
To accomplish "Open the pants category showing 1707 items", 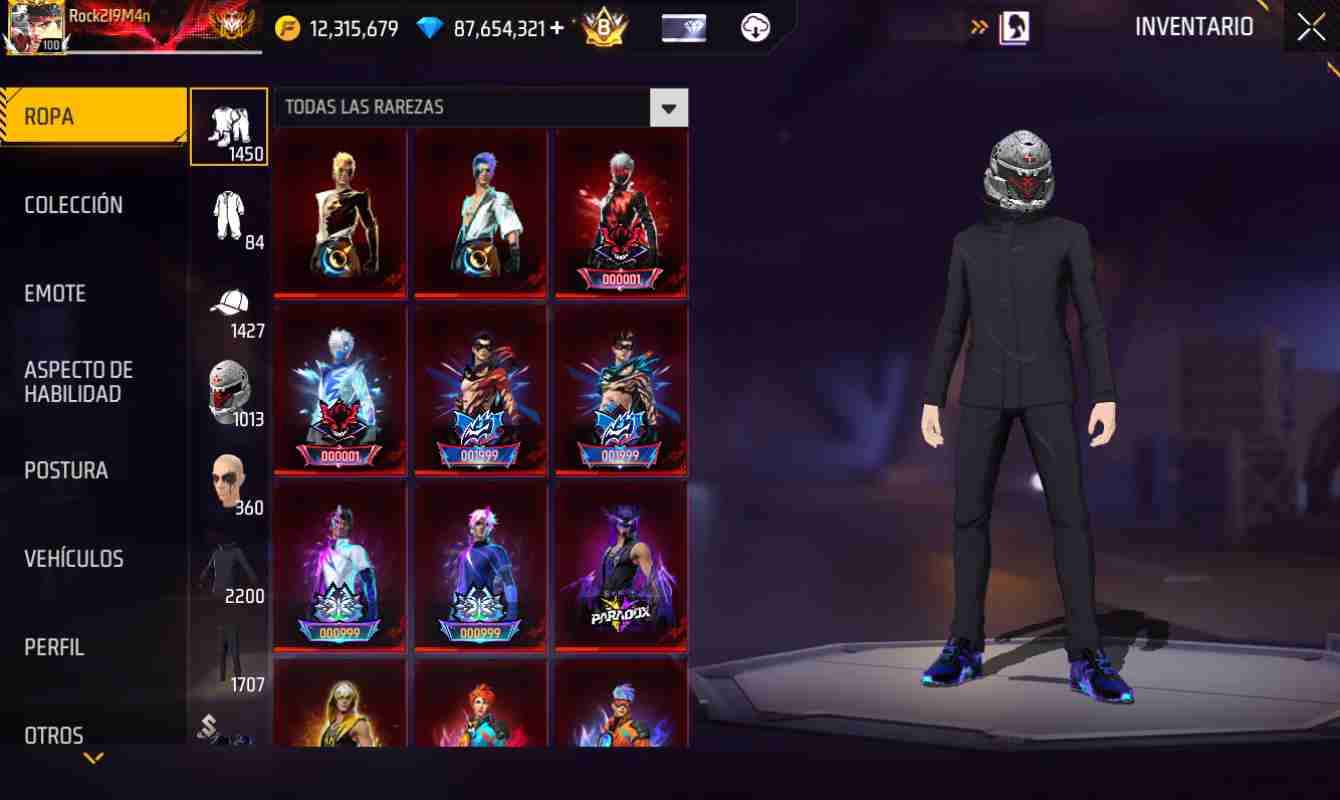I will coord(228,653).
